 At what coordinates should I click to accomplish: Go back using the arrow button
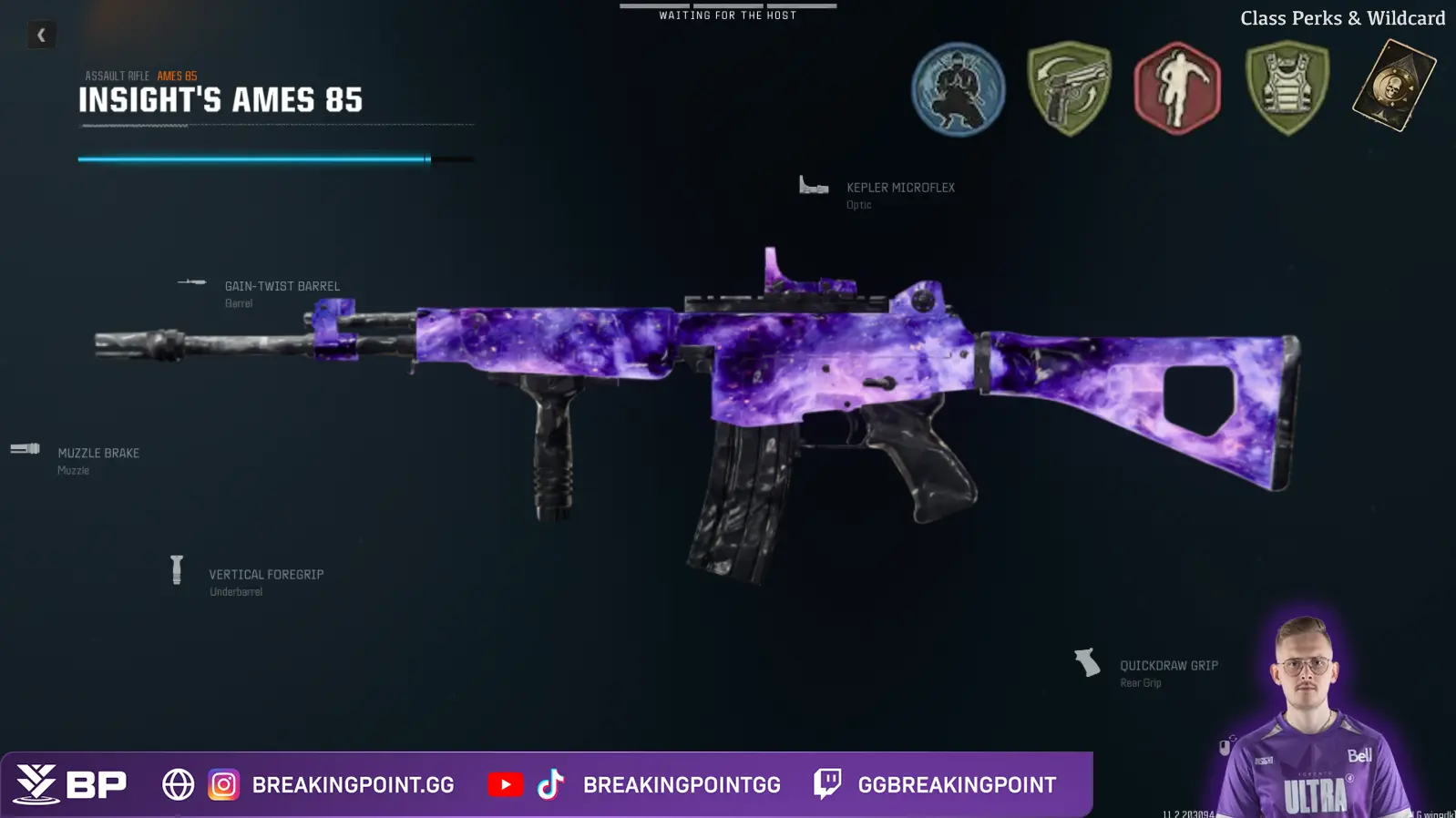(41, 36)
